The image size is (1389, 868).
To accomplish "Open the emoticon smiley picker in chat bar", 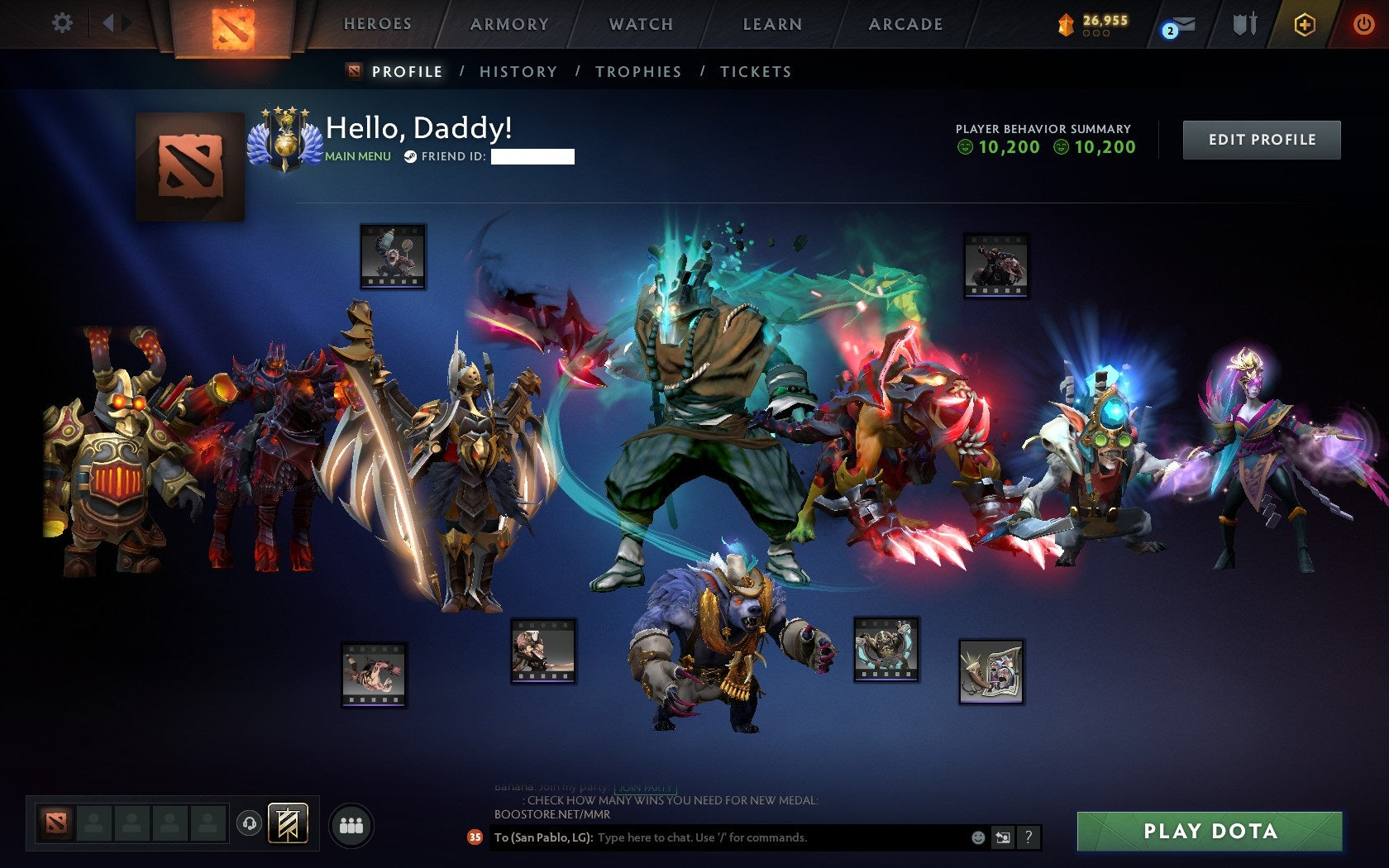I will click(x=981, y=837).
